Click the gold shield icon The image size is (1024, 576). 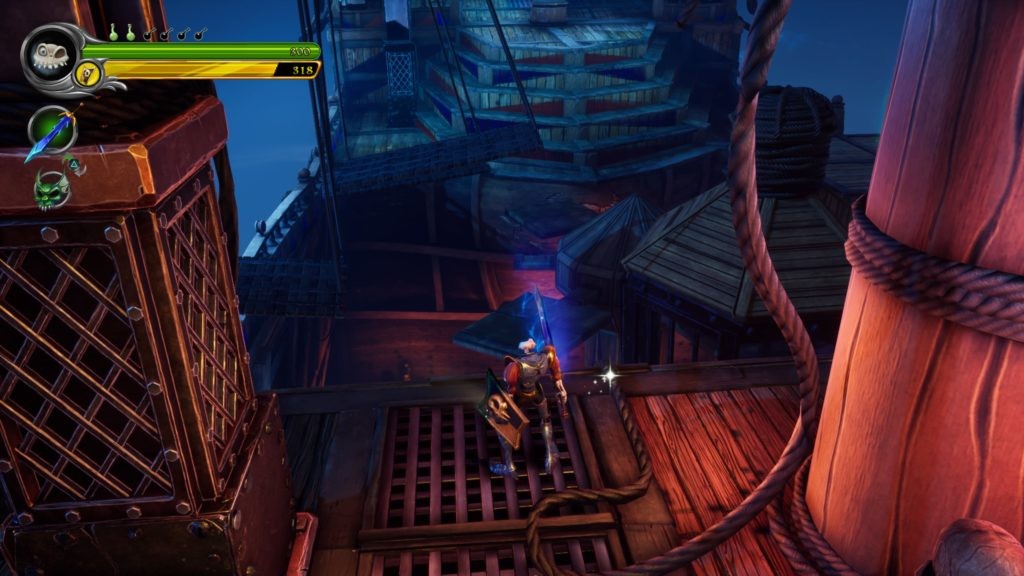pos(89,72)
